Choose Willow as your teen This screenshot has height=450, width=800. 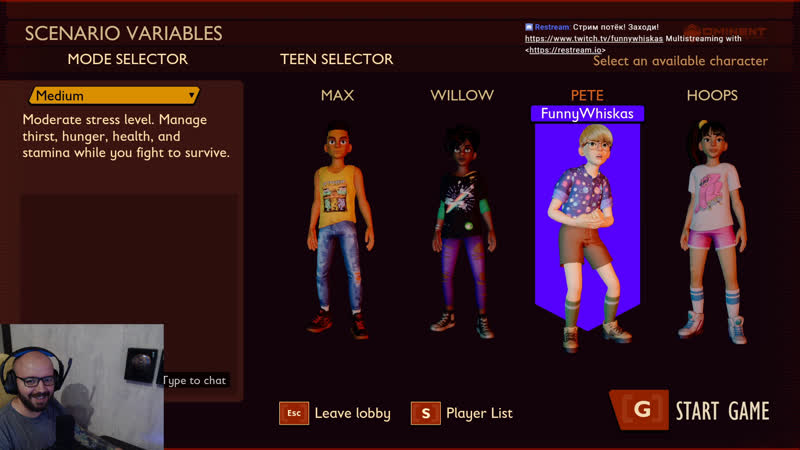tap(461, 230)
